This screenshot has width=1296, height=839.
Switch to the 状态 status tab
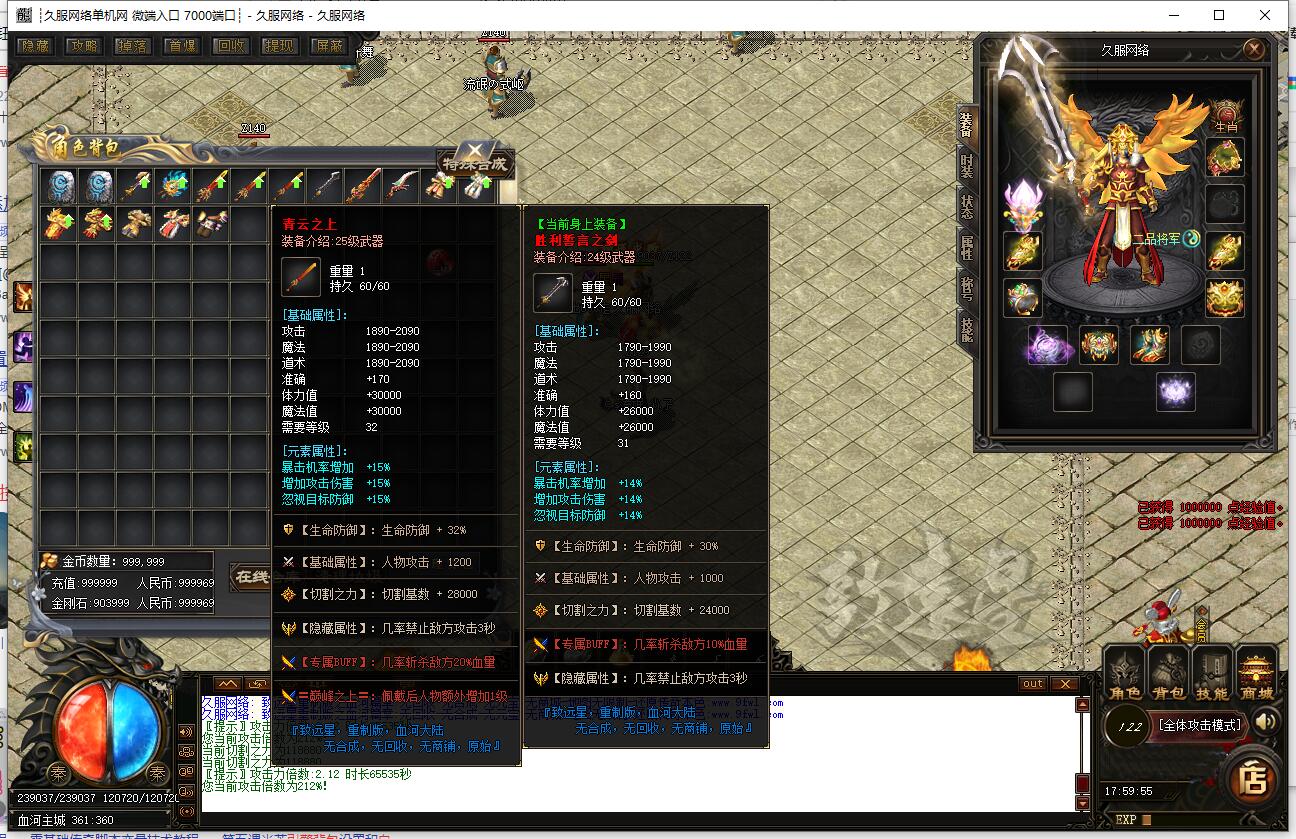click(966, 206)
